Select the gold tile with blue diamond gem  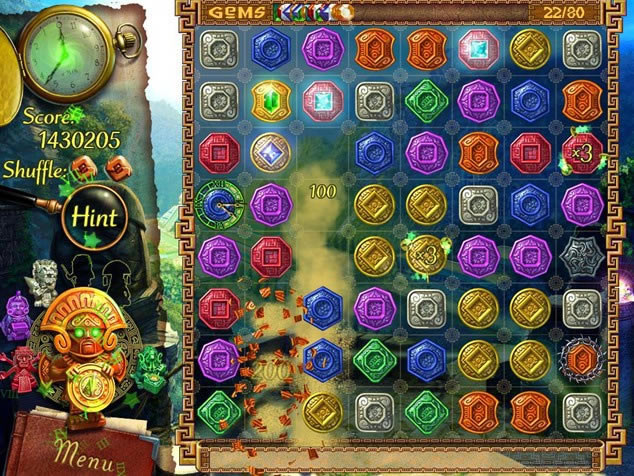270,152
